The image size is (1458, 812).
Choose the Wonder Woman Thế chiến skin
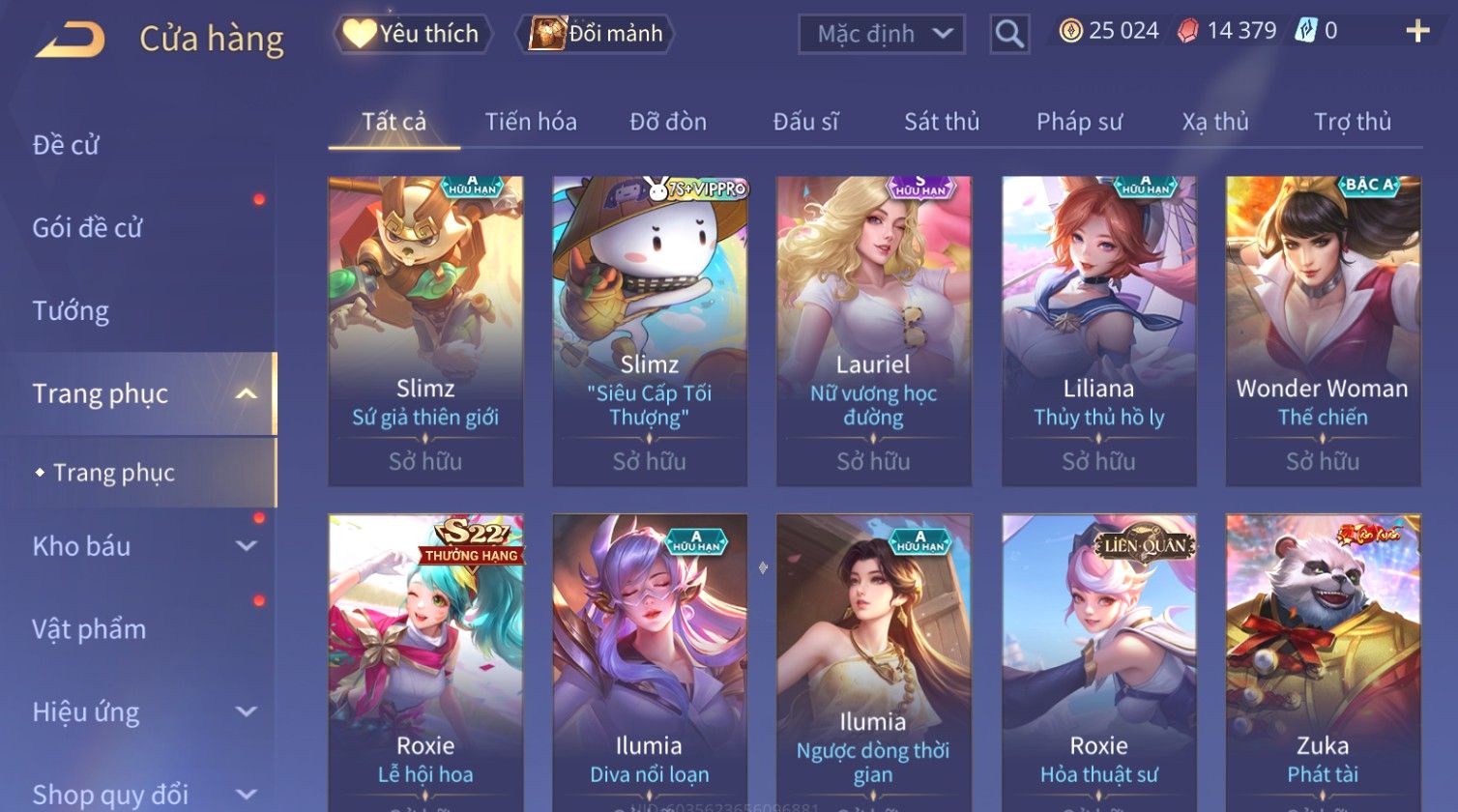tap(1323, 331)
